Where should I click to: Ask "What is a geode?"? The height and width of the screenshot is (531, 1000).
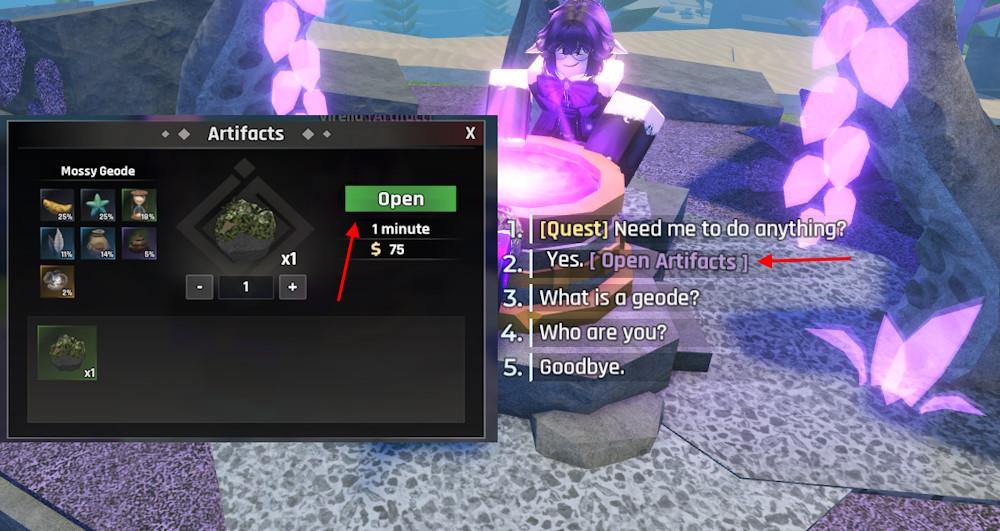[619, 297]
